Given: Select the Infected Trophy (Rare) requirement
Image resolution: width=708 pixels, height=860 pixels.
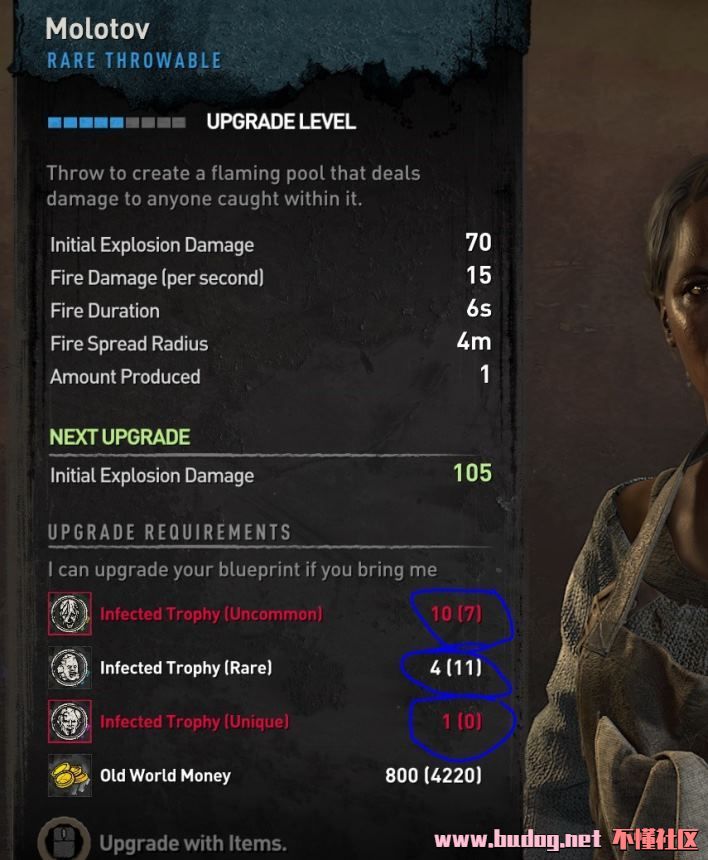Looking at the screenshot, I should [186, 668].
